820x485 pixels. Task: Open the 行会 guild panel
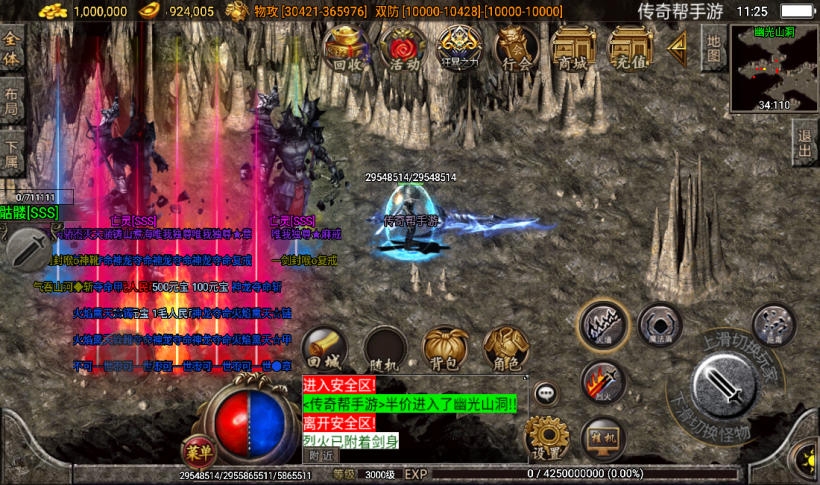pyautogui.click(x=517, y=47)
